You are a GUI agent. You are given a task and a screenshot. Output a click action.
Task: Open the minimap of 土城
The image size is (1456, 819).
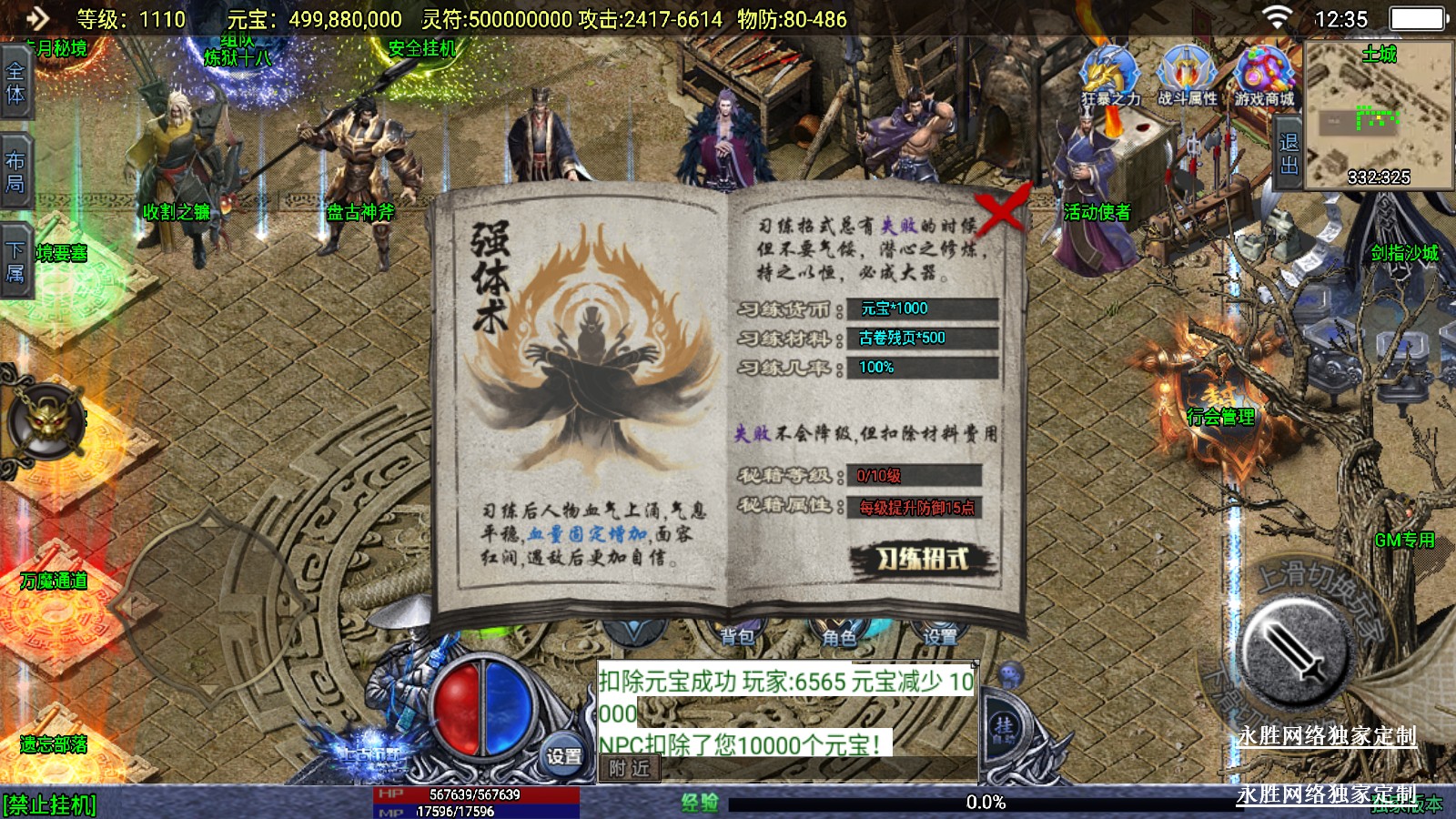[1378, 114]
